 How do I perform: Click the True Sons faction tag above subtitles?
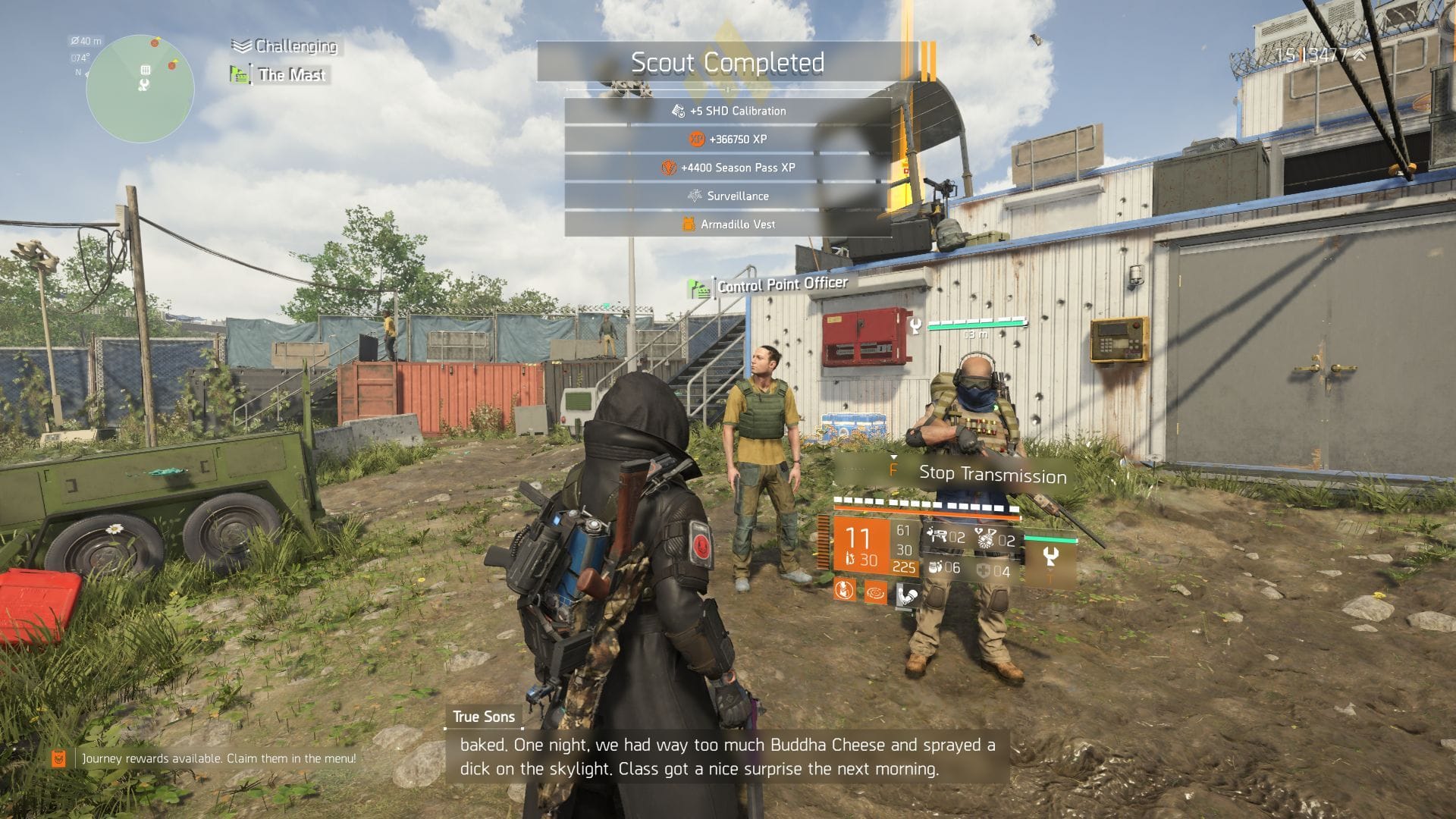pyautogui.click(x=483, y=716)
